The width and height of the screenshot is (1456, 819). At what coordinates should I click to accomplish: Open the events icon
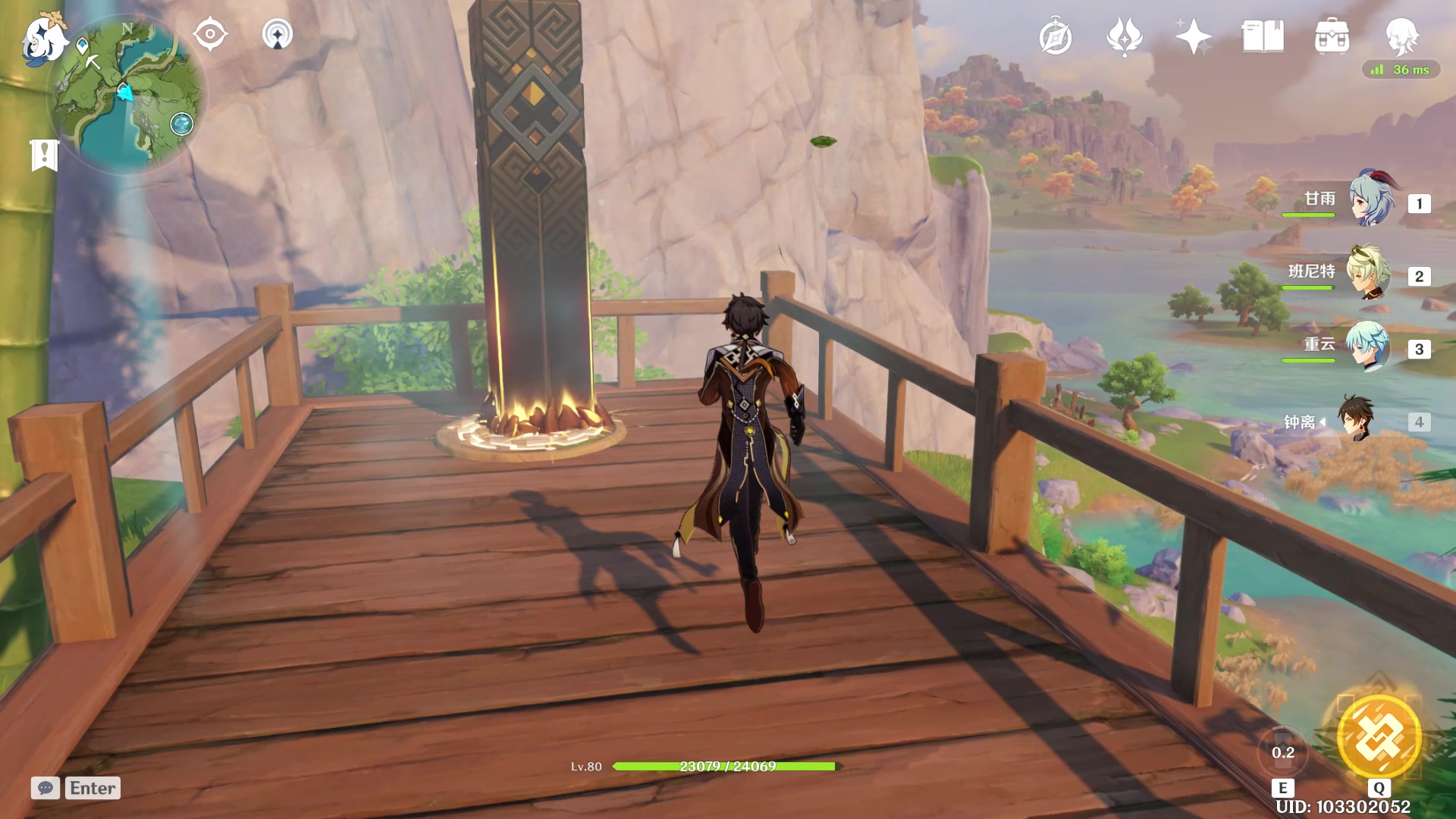(1125, 36)
